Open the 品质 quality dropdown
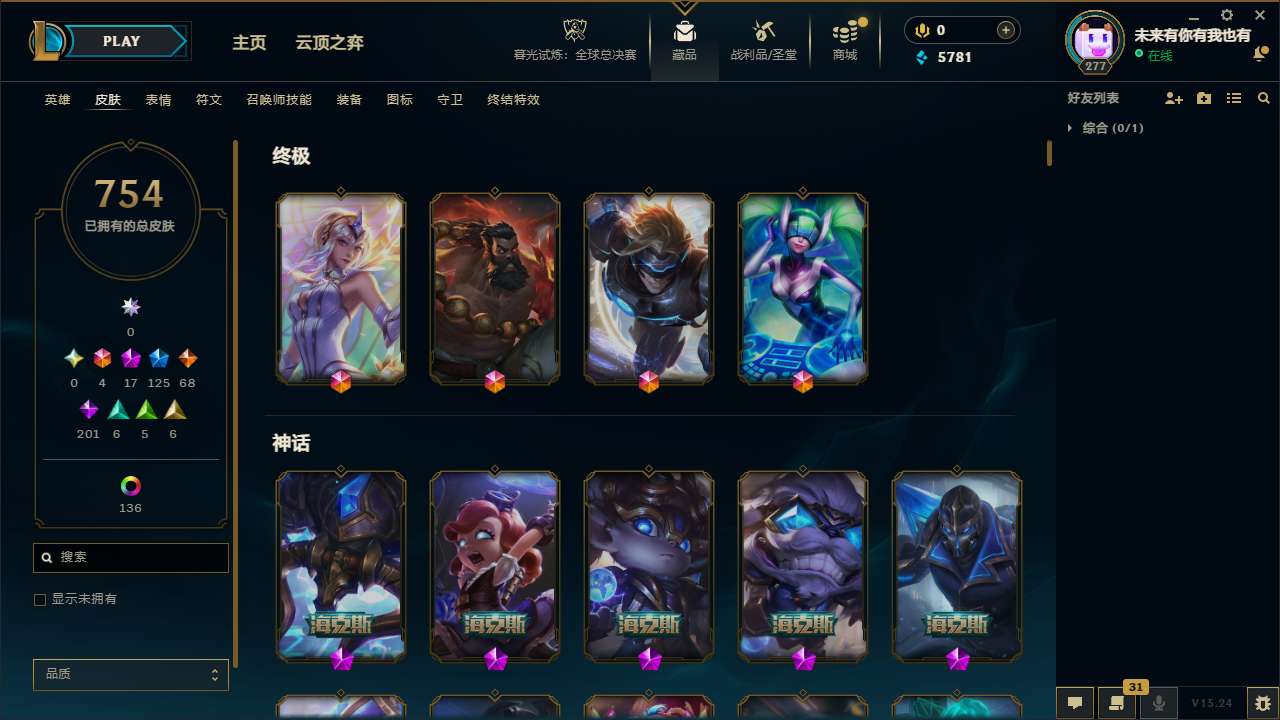 click(x=130, y=674)
